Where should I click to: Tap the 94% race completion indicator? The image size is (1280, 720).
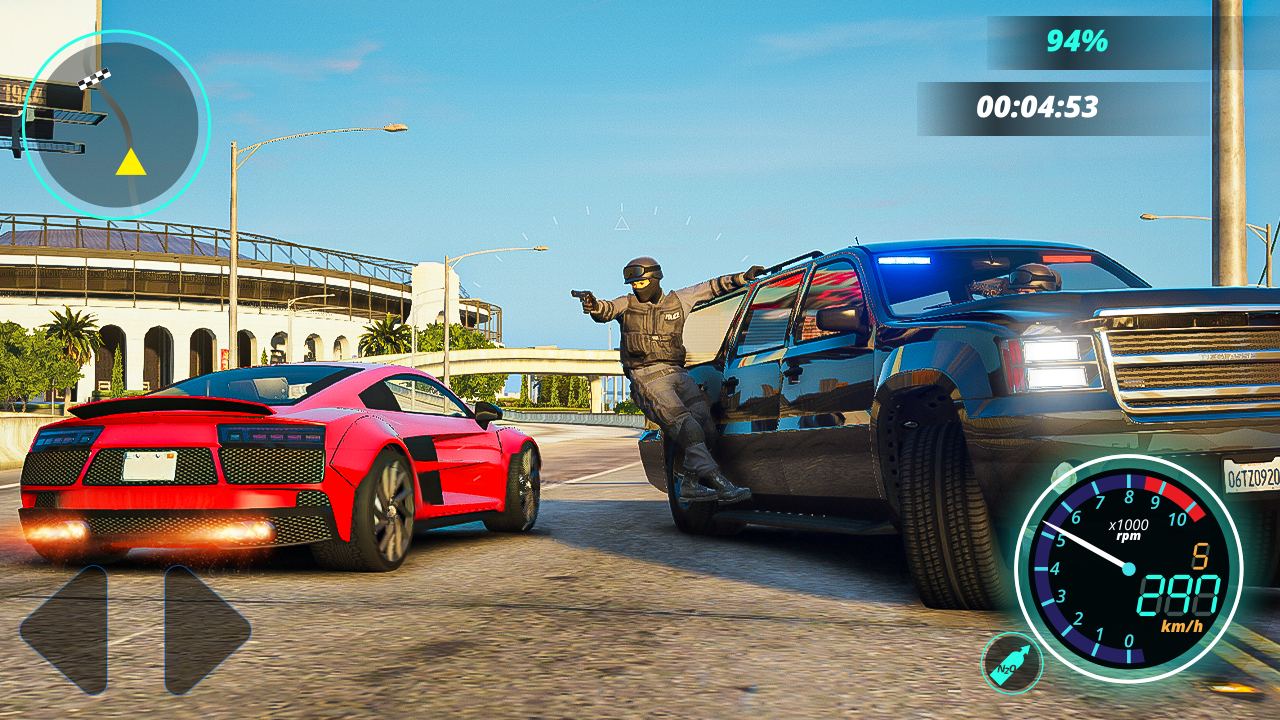(x=1080, y=42)
